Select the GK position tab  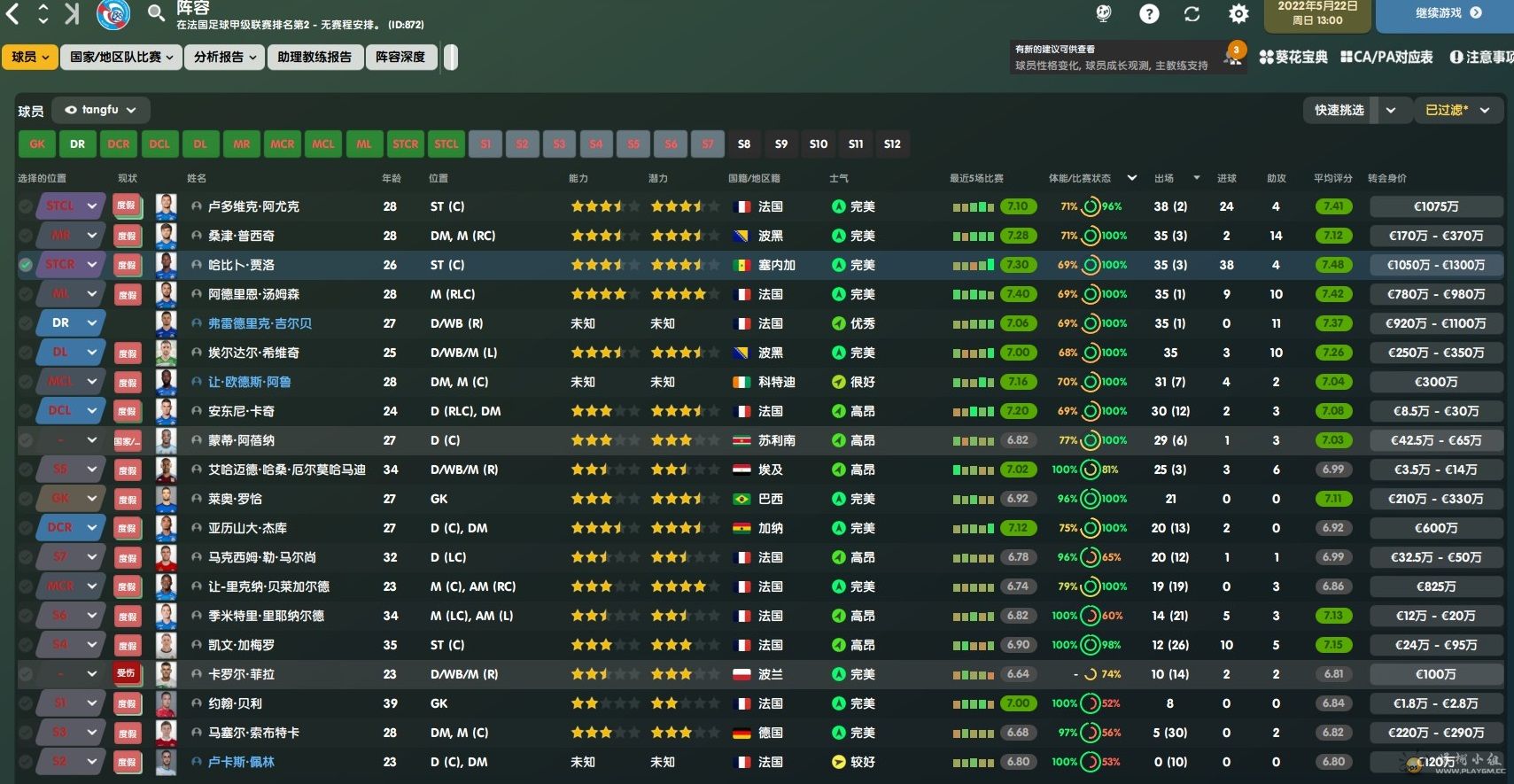tap(37, 144)
